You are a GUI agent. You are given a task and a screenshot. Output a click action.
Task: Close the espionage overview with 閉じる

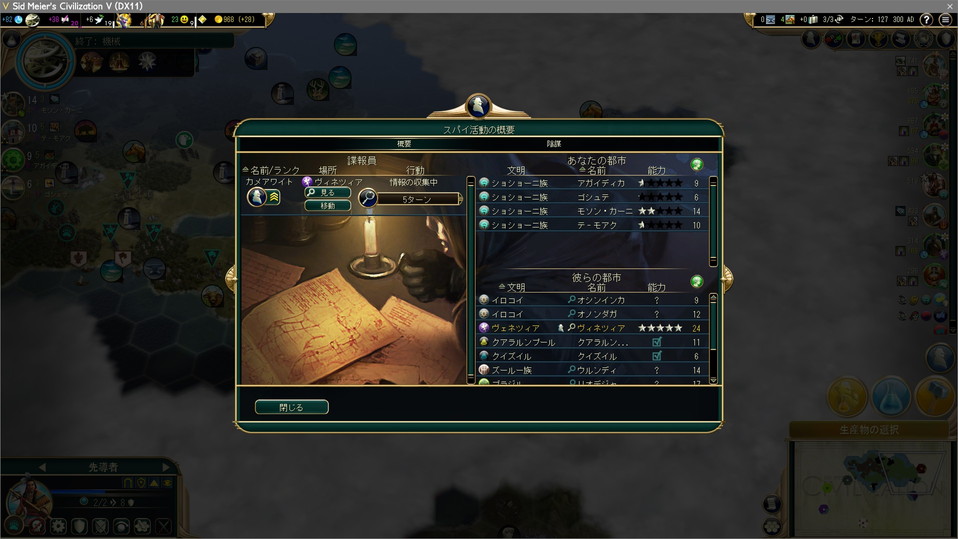point(291,407)
